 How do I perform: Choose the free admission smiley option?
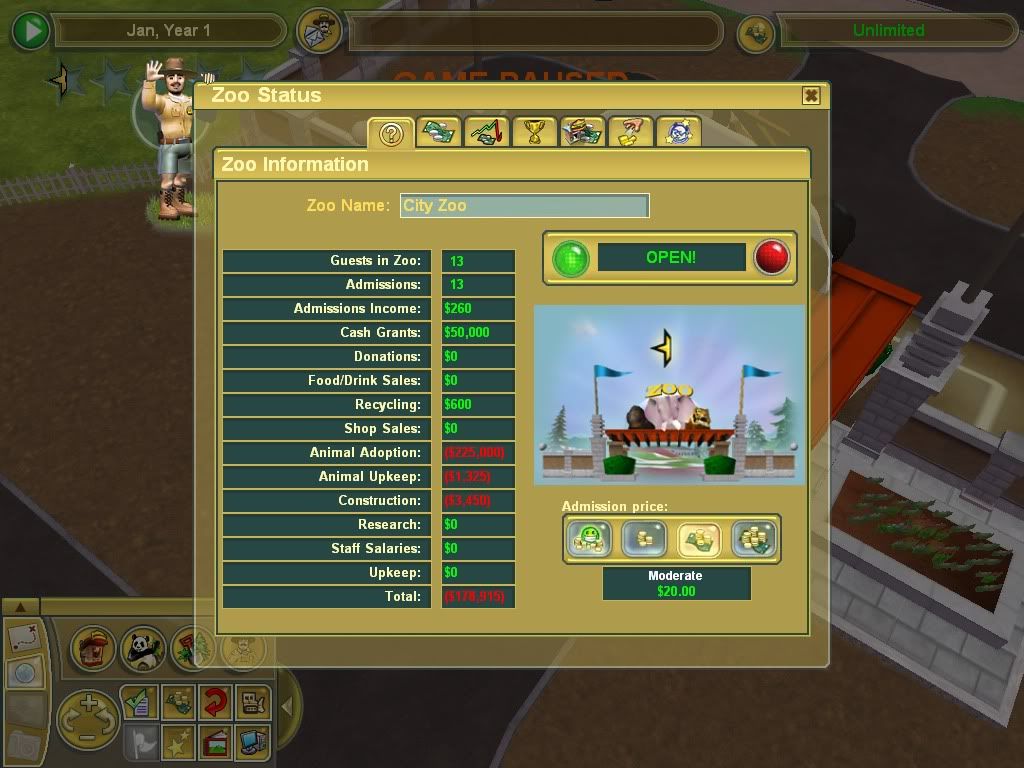[588, 540]
